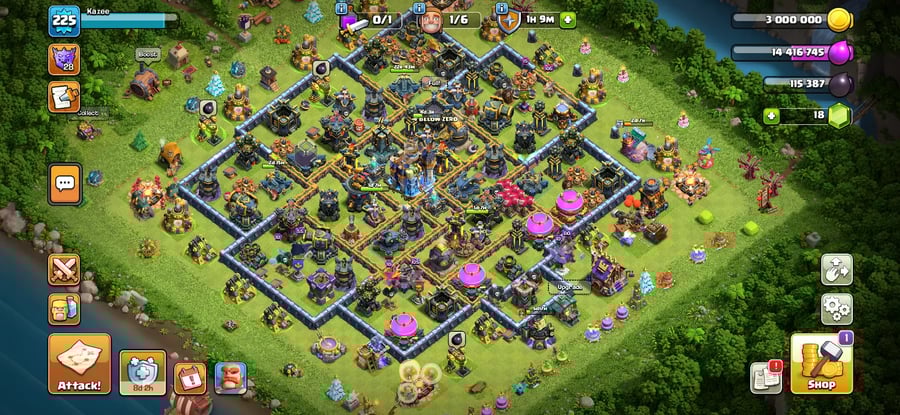Click the green plus to buy gems
This screenshot has height=415, width=900.
[771, 116]
